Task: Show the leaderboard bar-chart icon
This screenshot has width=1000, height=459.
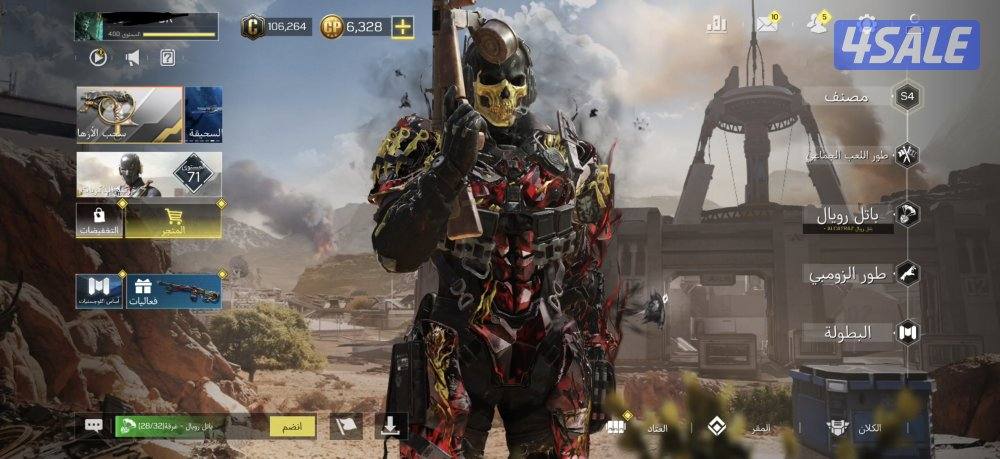Action: point(716,24)
